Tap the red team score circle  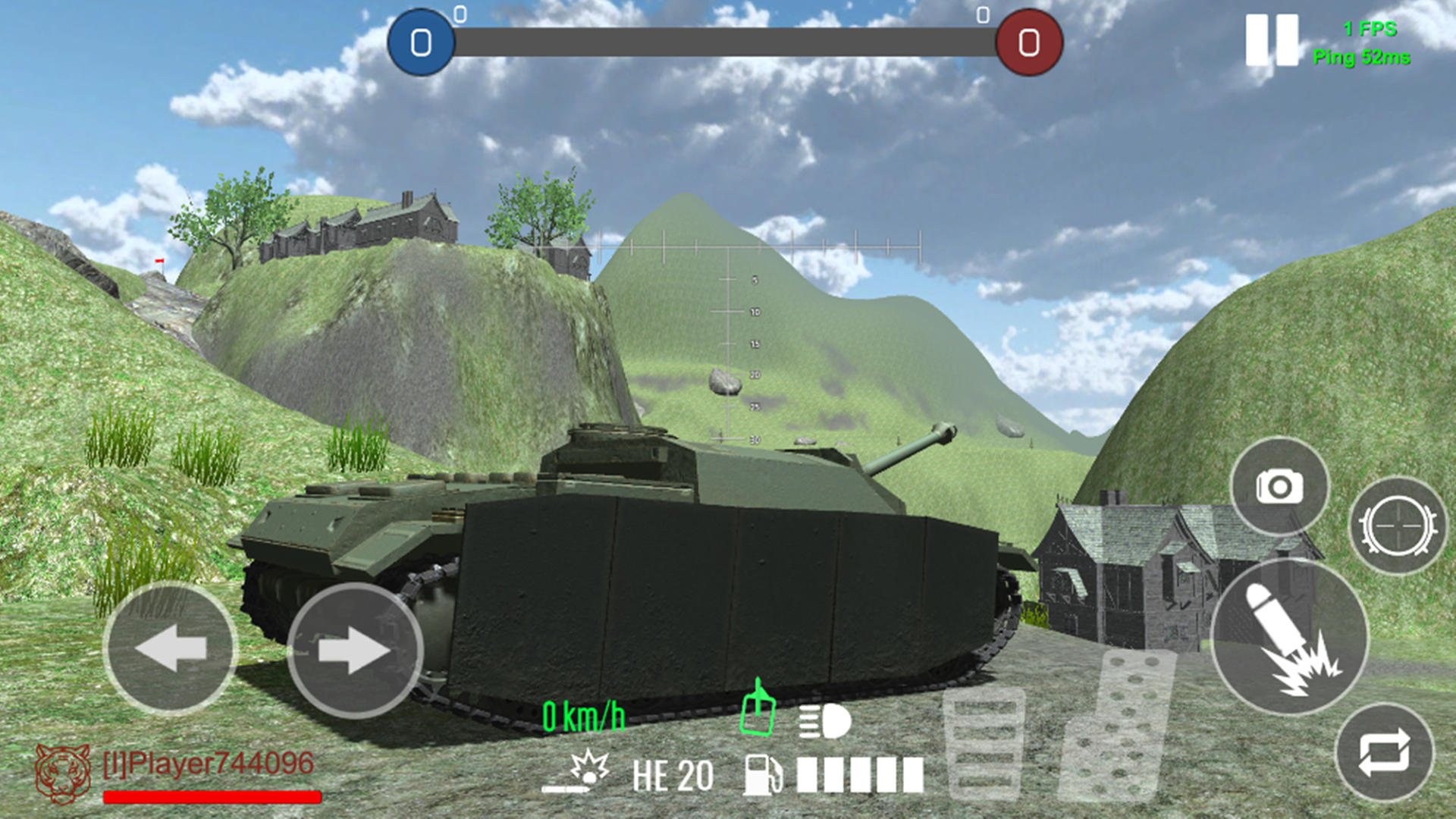pyautogui.click(x=1028, y=43)
